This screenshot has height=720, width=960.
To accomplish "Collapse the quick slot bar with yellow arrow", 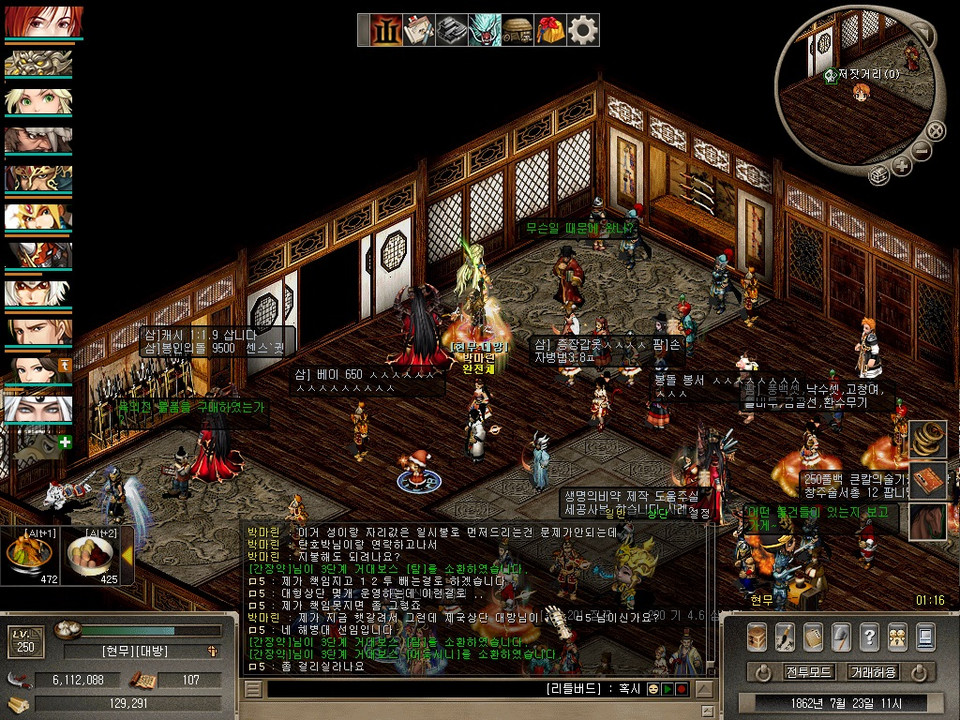I will point(127,555).
